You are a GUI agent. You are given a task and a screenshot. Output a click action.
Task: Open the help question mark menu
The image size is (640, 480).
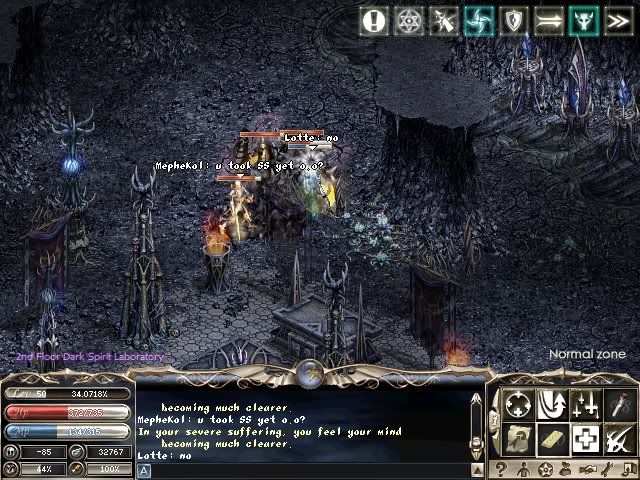(x=500, y=469)
